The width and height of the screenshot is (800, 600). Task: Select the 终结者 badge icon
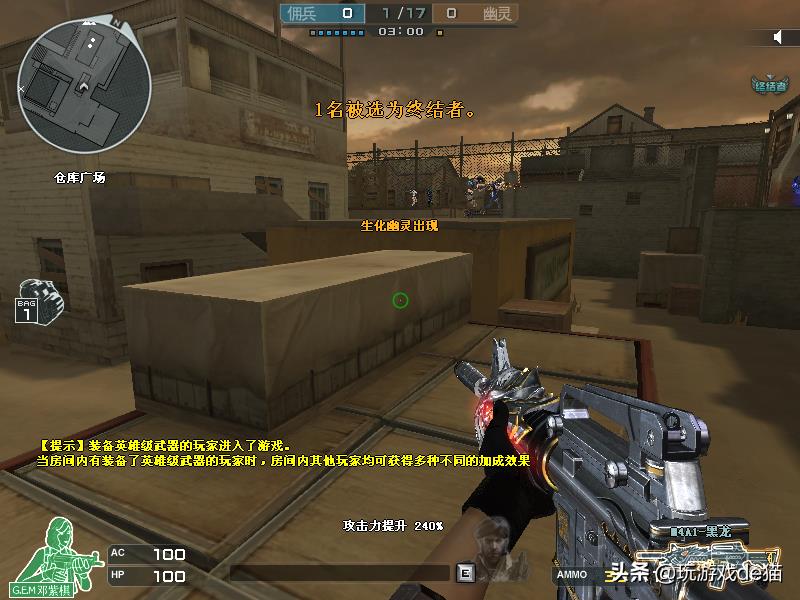tap(771, 84)
